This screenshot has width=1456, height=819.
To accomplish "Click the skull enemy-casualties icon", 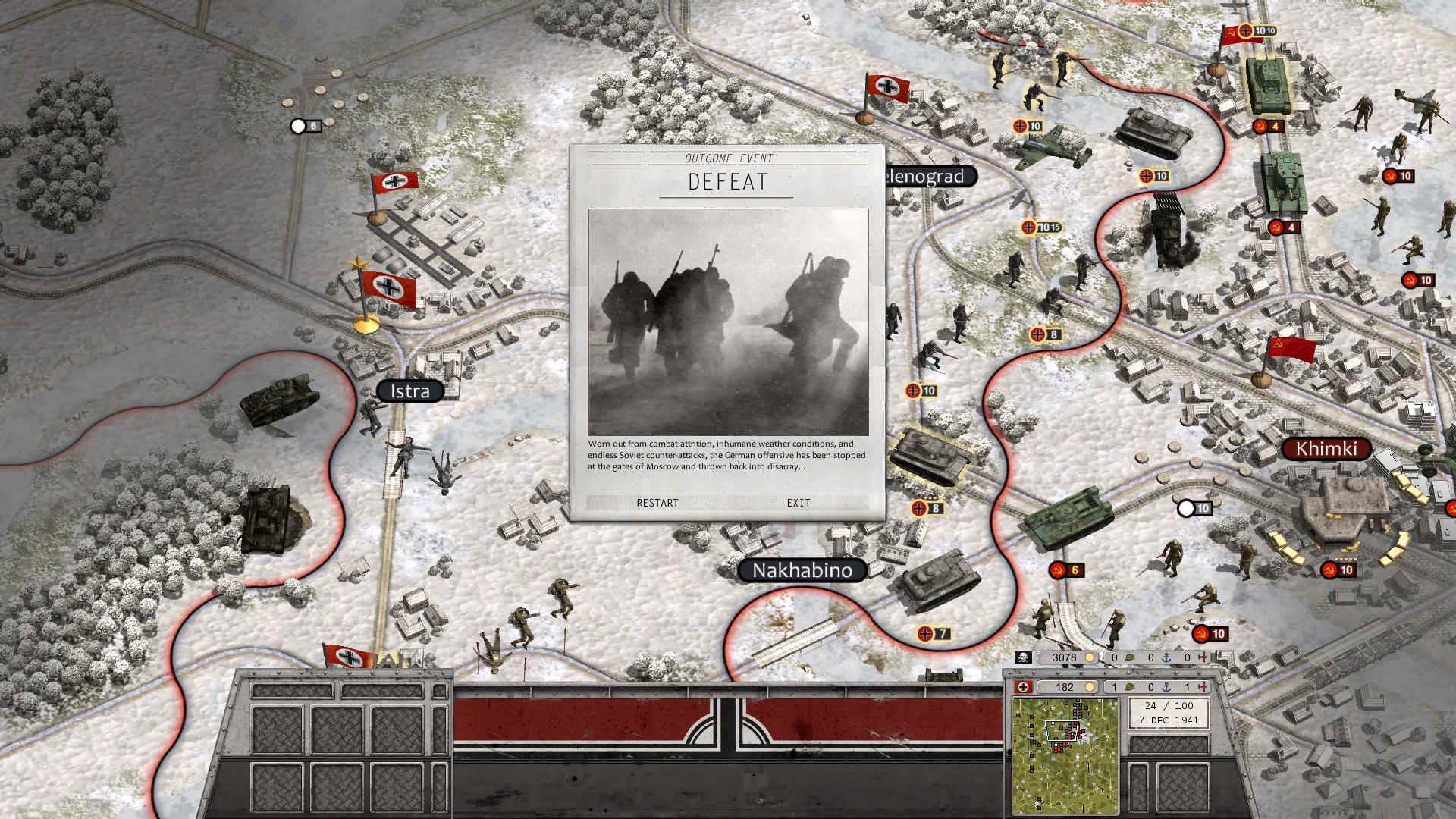I will [x=1022, y=657].
